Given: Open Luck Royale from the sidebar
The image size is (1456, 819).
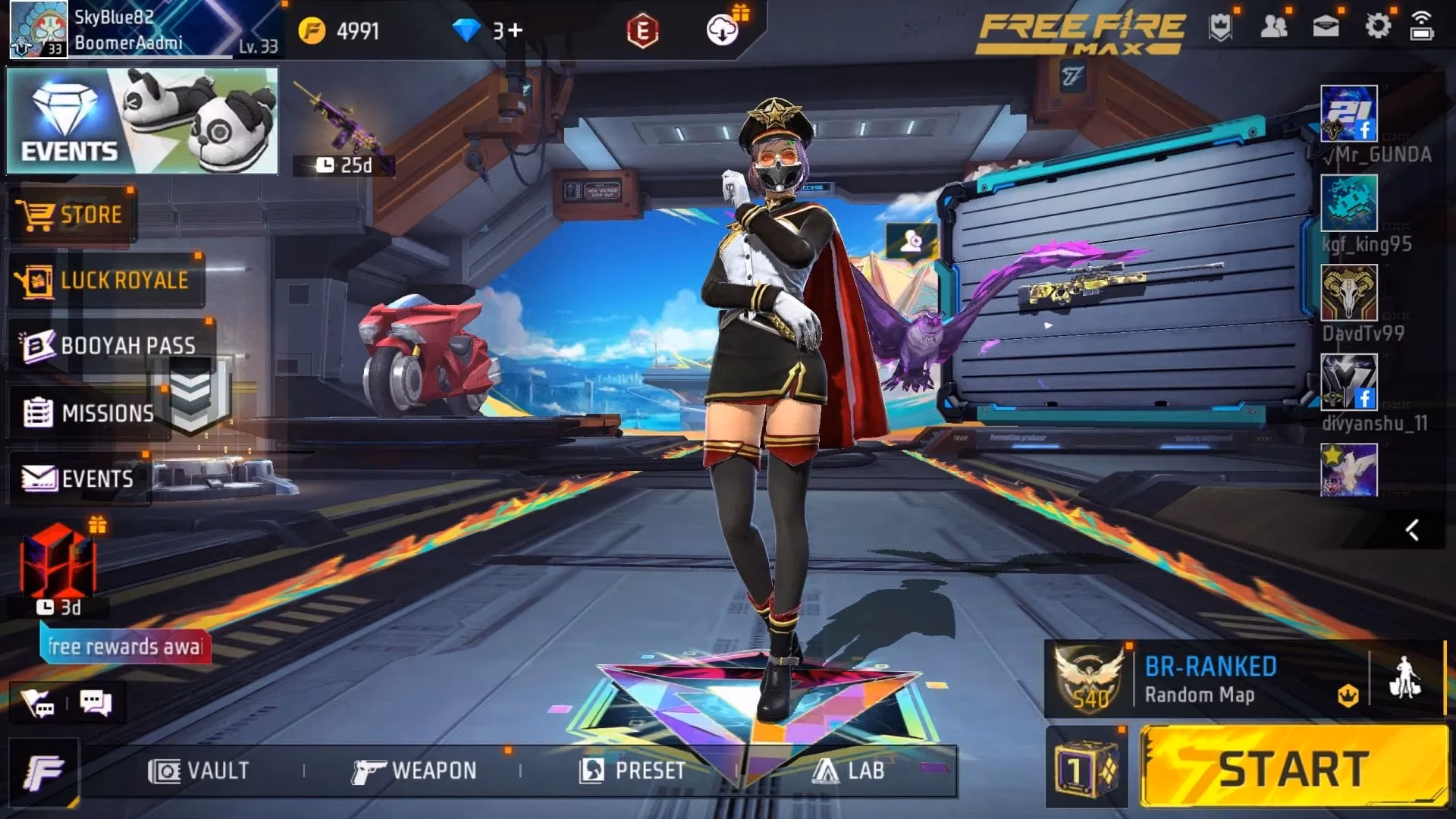Looking at the screenshot, I should pos(106,280).
